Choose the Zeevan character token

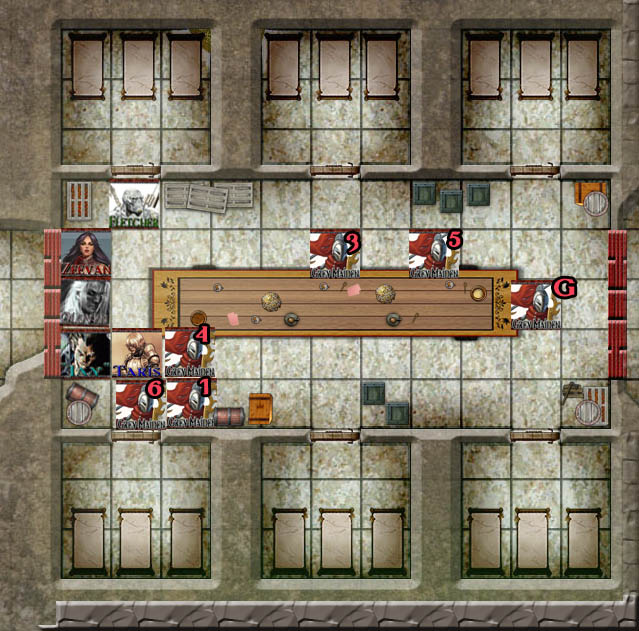coord(86,254)
